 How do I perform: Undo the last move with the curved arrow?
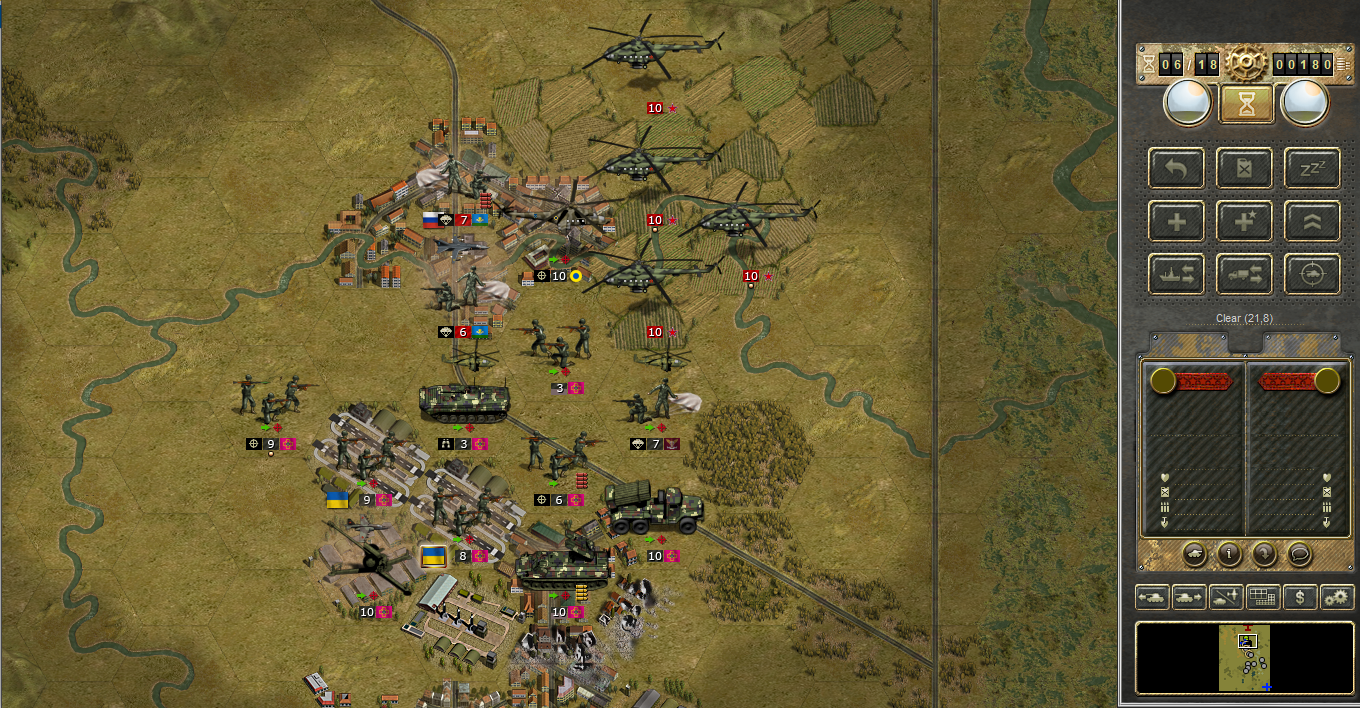pos(1177,168)
